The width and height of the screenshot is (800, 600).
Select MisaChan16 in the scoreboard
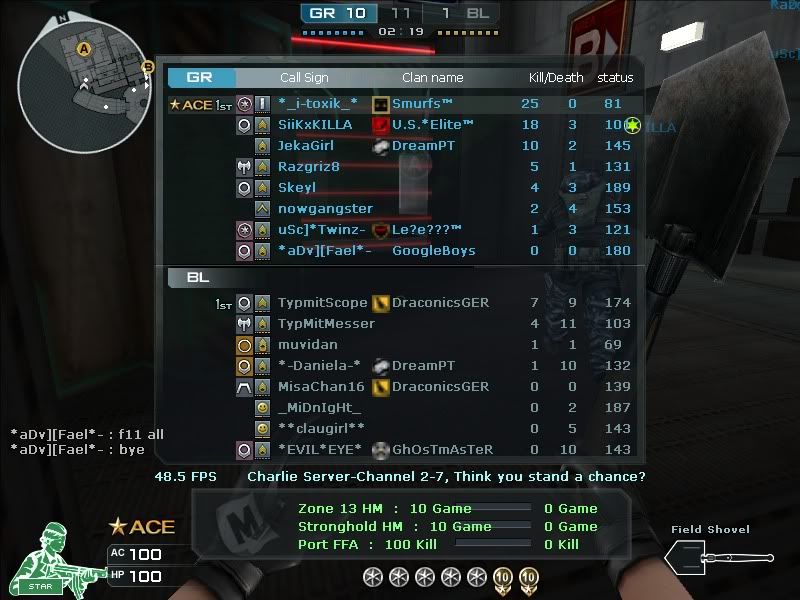coord(321,387)
